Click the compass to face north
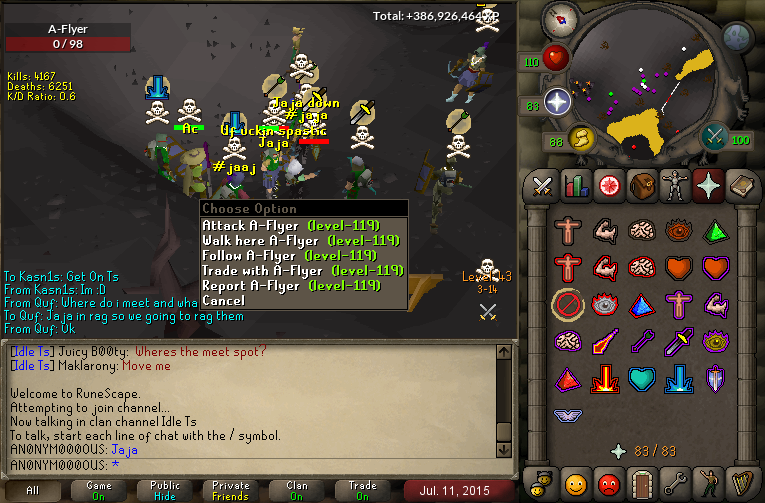 tap(558, 17)
